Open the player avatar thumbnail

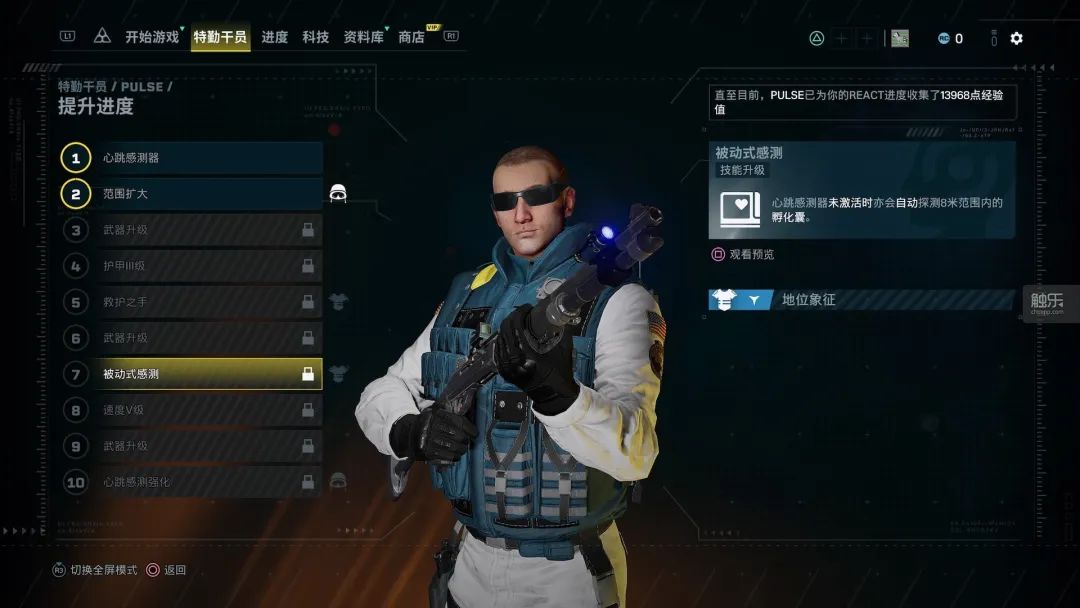pyautogui.click(x=900, y=38)
